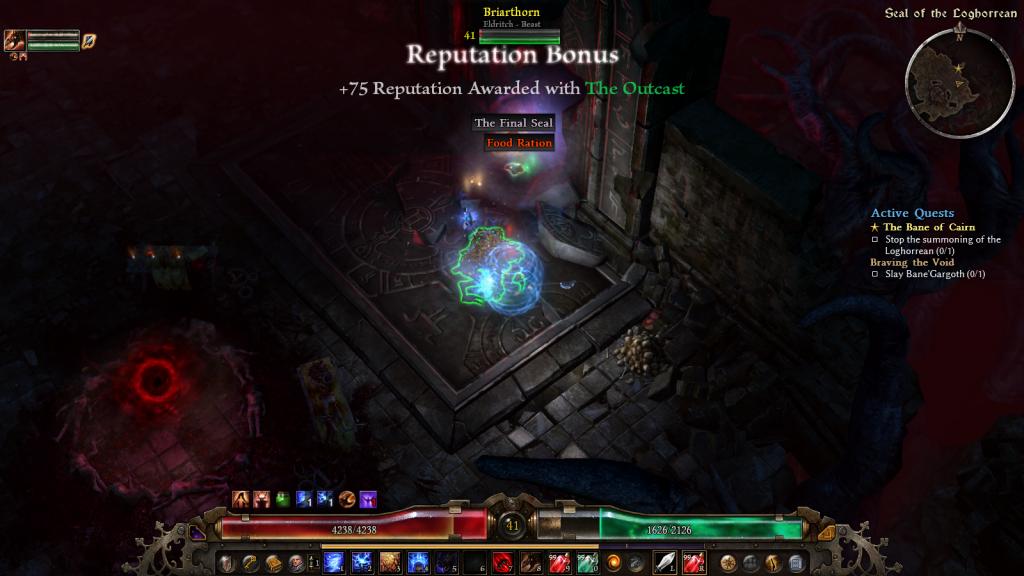Screen dimensions: 1024x576
Task: Select the white blade attack skill
Action: click(666, 562)
